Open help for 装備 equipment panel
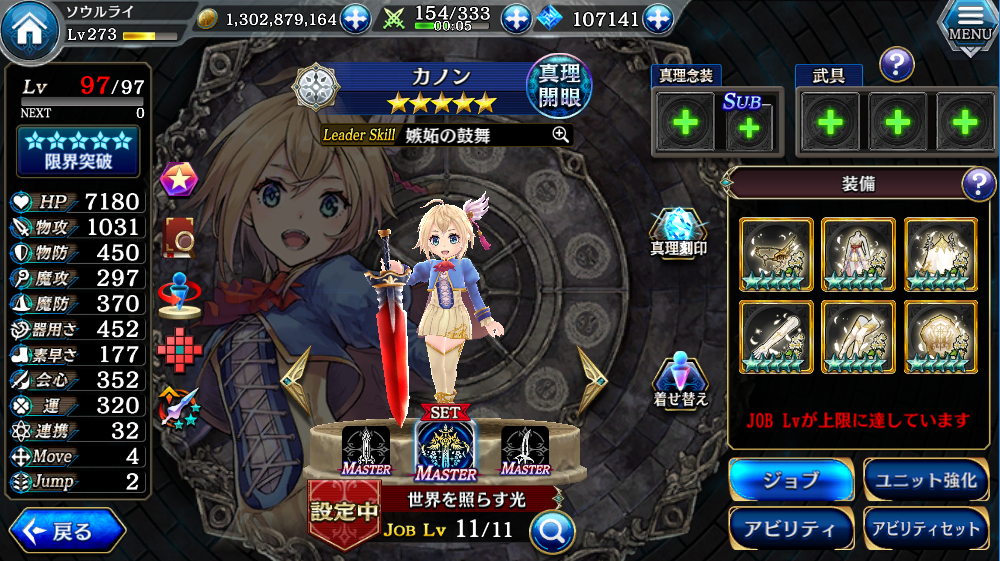The width and height of the screenshot is (1000, 561). [x=976, y=184]
